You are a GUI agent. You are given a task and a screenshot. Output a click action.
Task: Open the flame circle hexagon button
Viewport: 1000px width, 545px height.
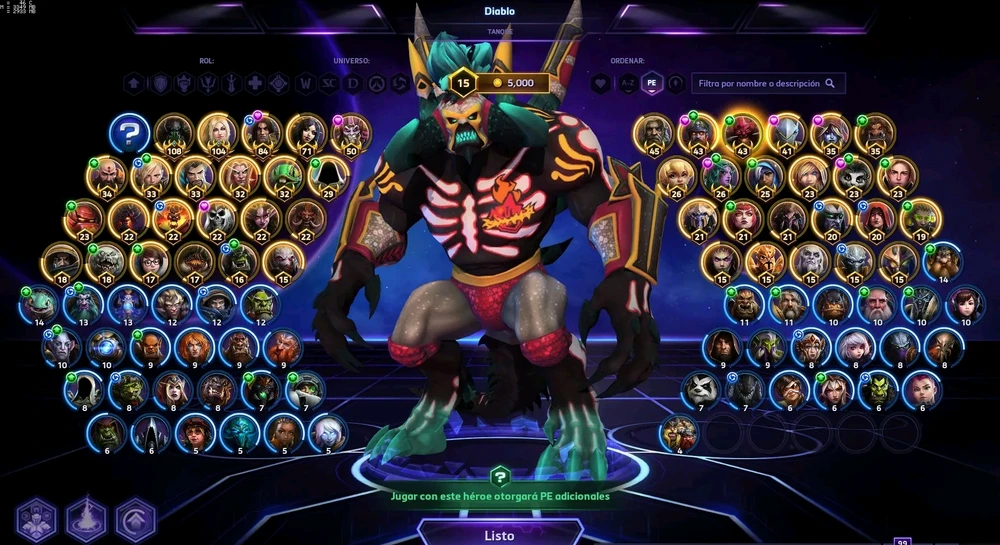[x=86, y=519]
